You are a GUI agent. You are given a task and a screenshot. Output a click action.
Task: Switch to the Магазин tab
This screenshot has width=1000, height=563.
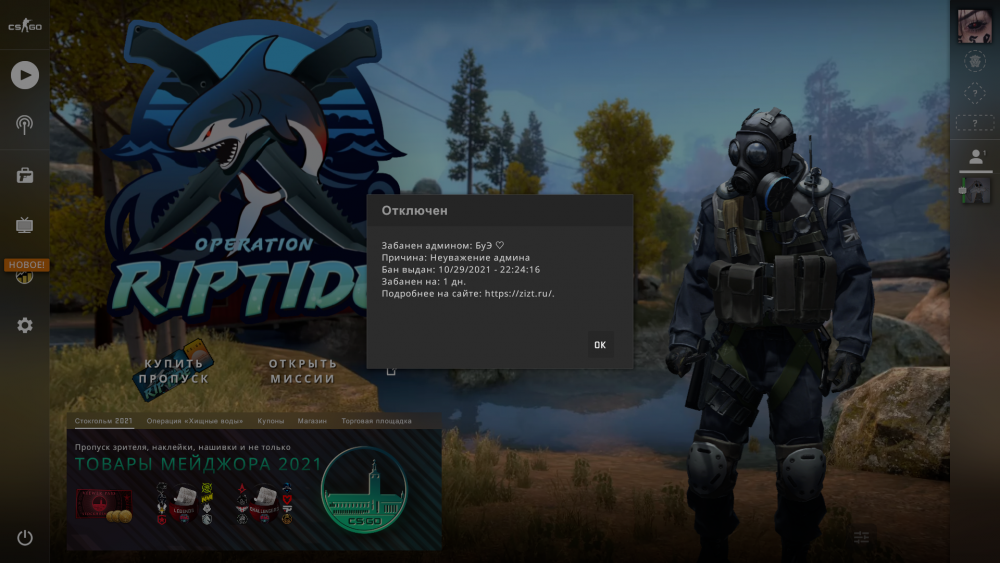pos(312,421)
